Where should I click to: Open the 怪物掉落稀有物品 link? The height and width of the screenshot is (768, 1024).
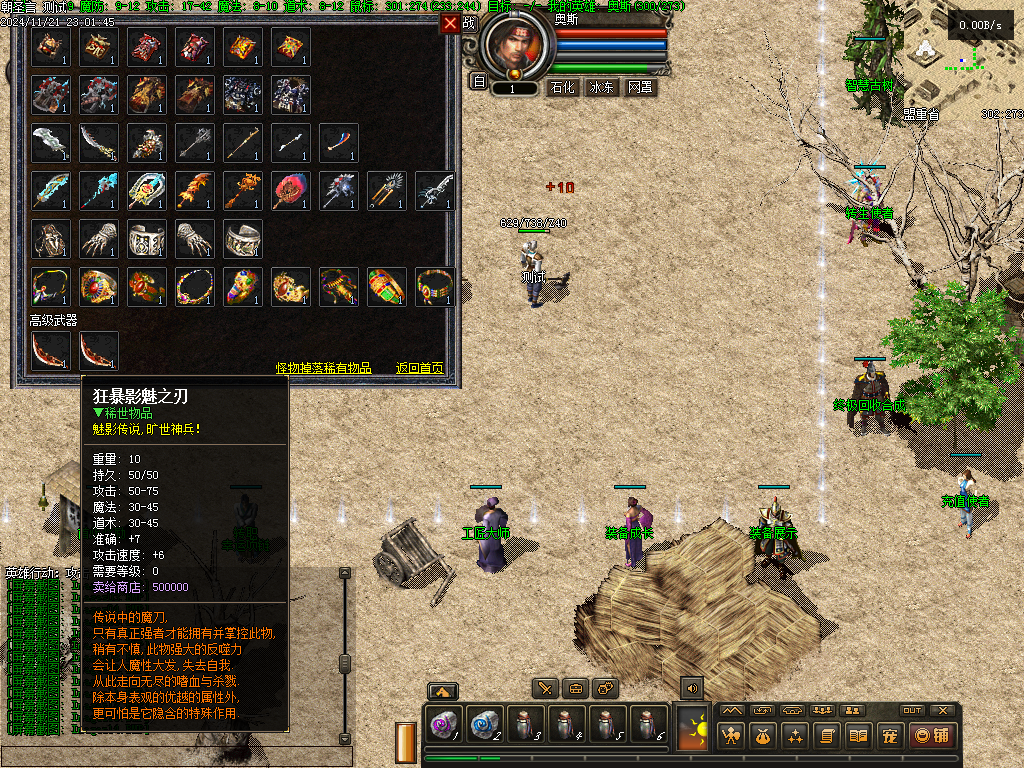324,368
